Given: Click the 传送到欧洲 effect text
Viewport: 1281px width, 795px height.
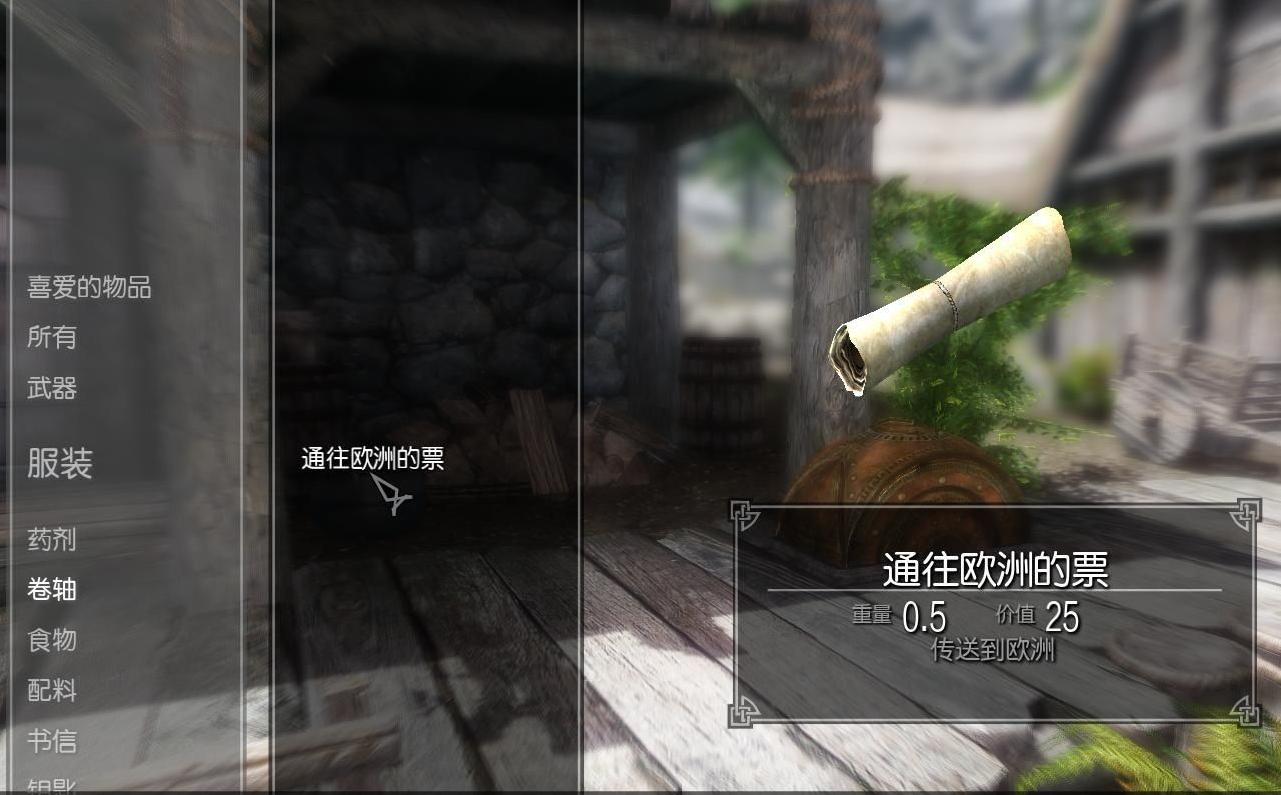Looking at the screenshot, I should tap(993, 650).
